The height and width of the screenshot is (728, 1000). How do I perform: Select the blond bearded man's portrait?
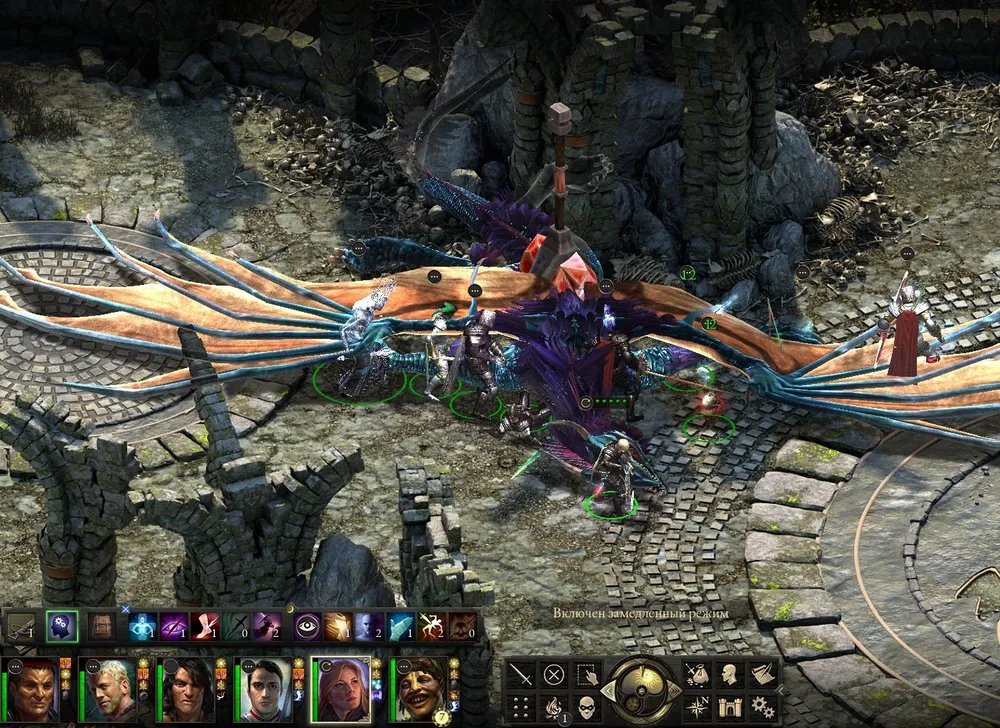pyautogui.click(x=110, y=688)
